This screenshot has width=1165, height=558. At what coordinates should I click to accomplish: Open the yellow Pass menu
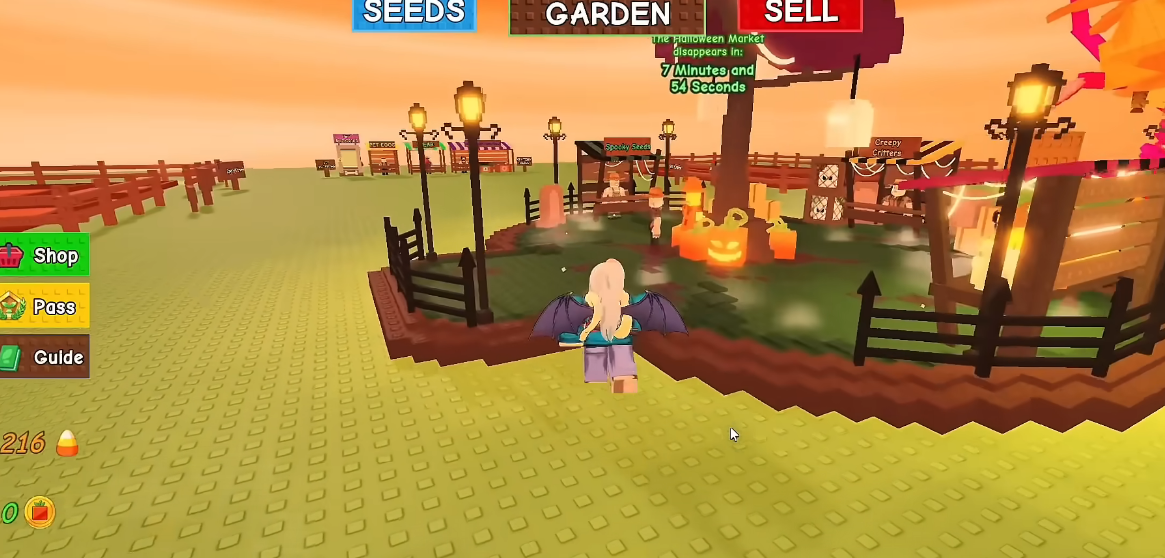[44, 306]
